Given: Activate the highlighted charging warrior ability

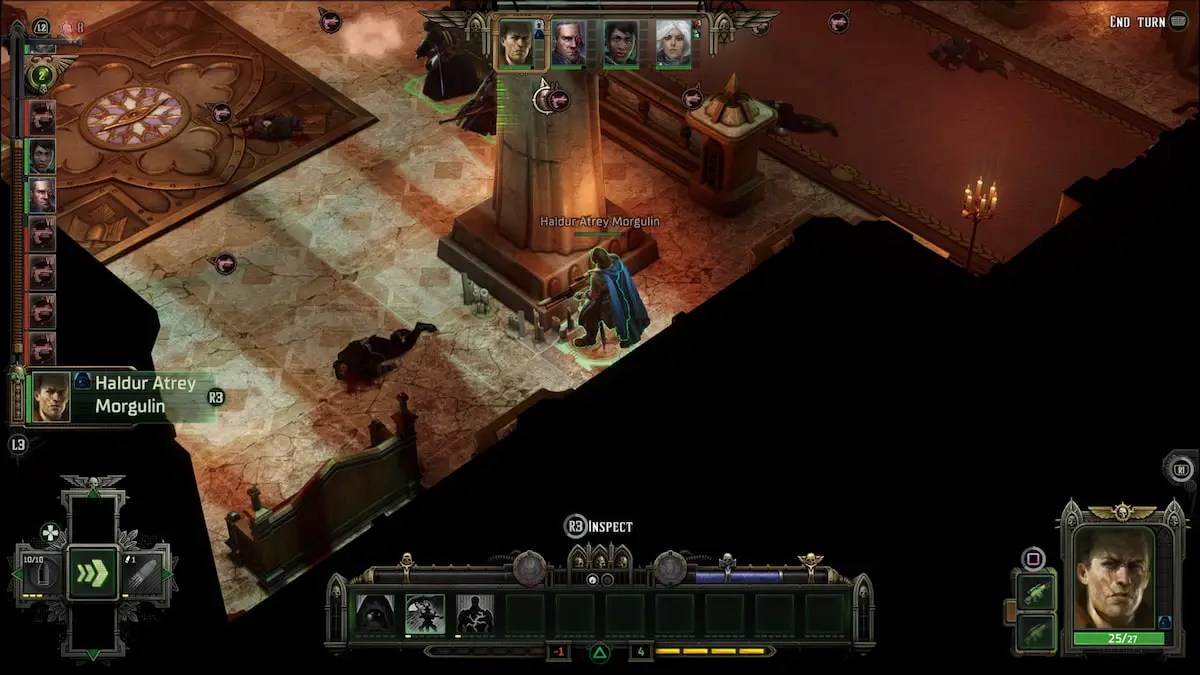Looking at the screenshot, I should tap(425, 614).
